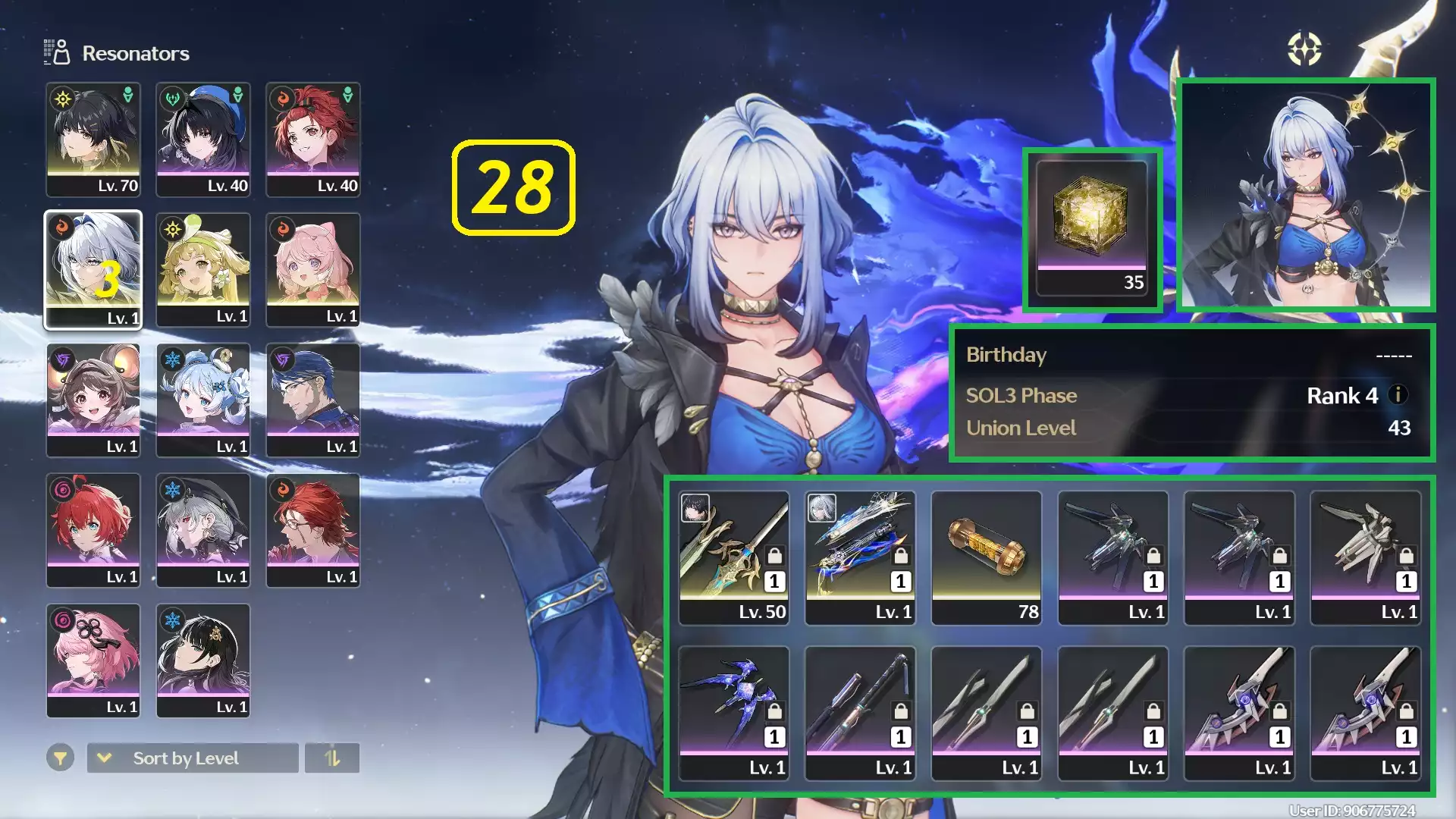Click the Spectro sun icon on Lv.70 resonator
The image size is (1456, 819).
point(63,98)
